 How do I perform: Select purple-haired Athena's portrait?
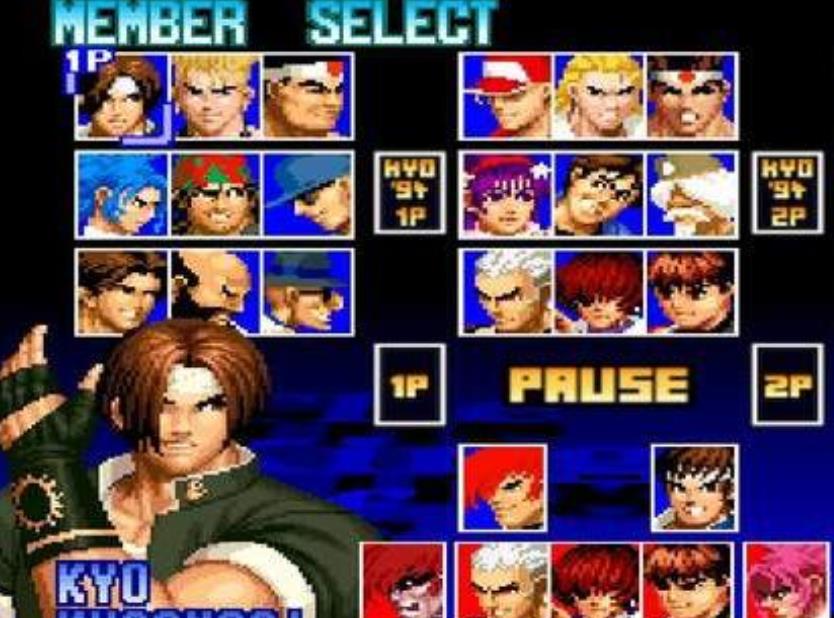(x=505, y=195)
